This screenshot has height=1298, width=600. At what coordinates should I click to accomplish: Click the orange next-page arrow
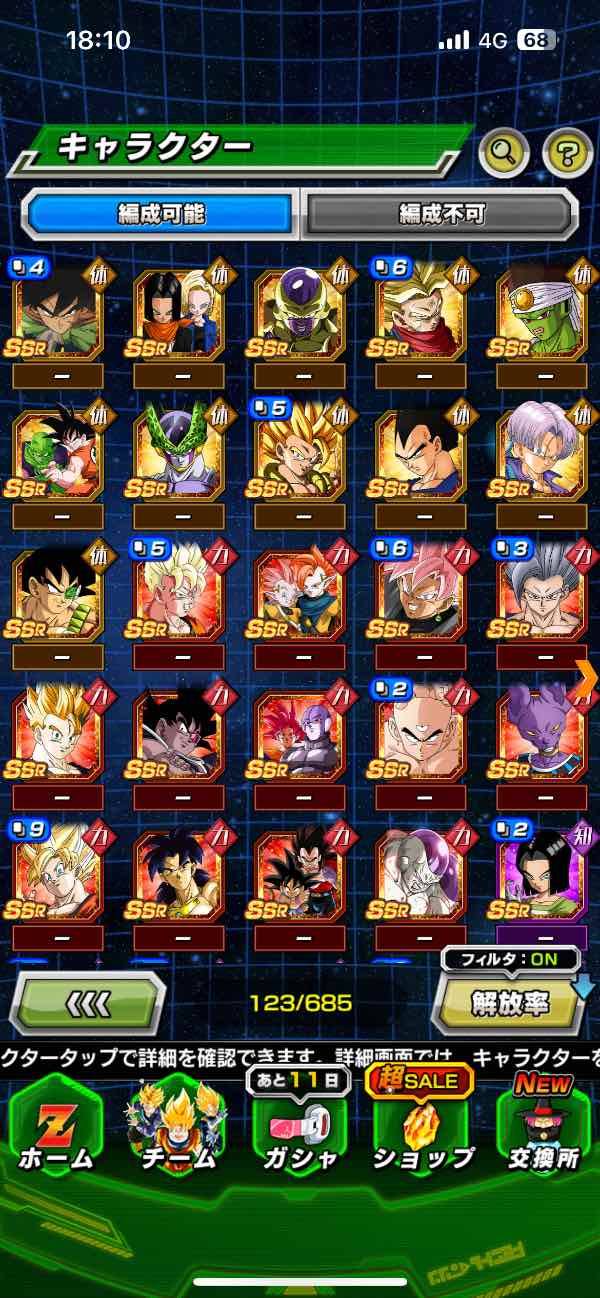[x=586, y=678]
